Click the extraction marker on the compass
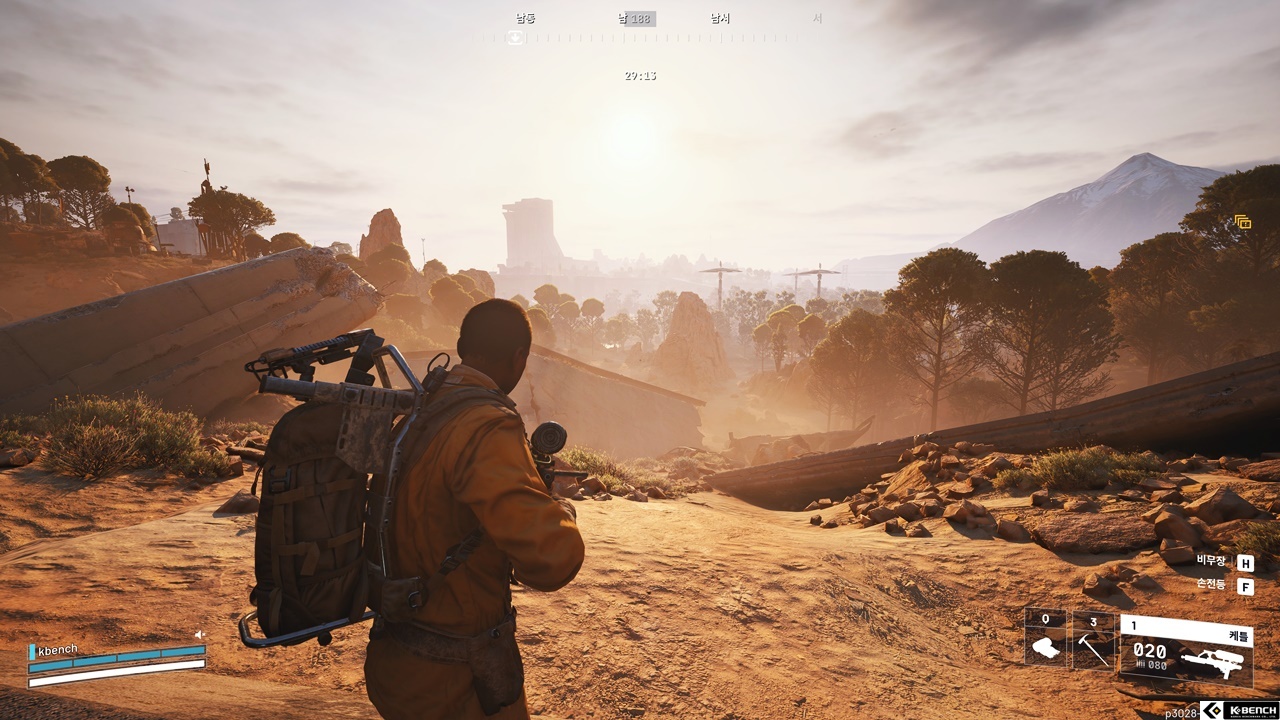Screen dimensions: 1280x720 tap(515, 38)
